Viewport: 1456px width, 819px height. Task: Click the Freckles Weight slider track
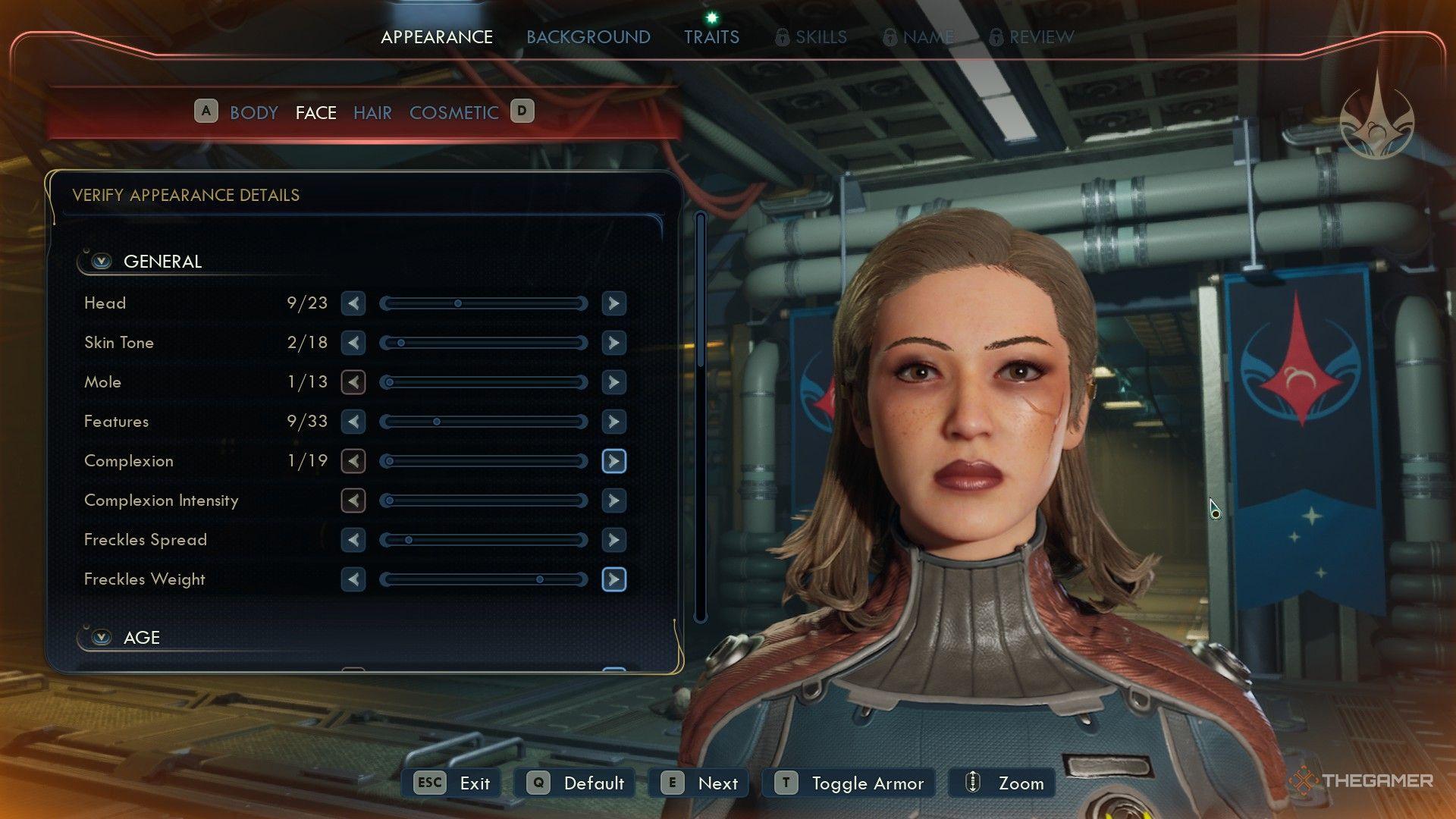[485, 579]
